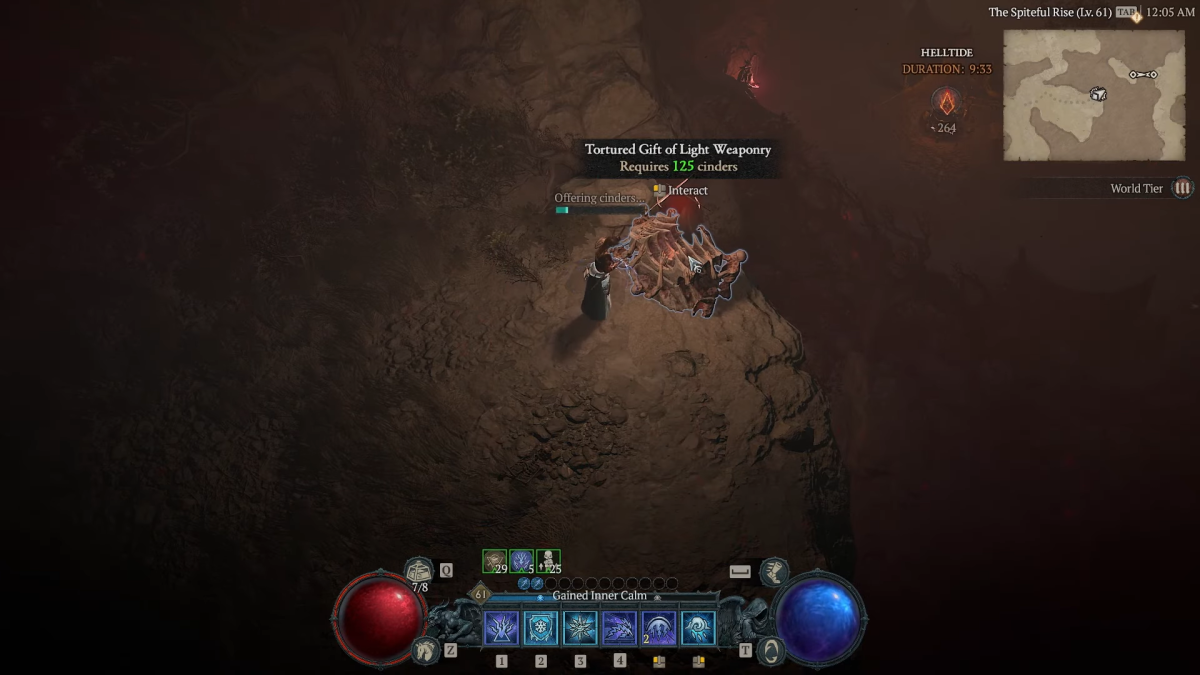
Task: Activate the purple dome skill showing 2
Action: 659,628
